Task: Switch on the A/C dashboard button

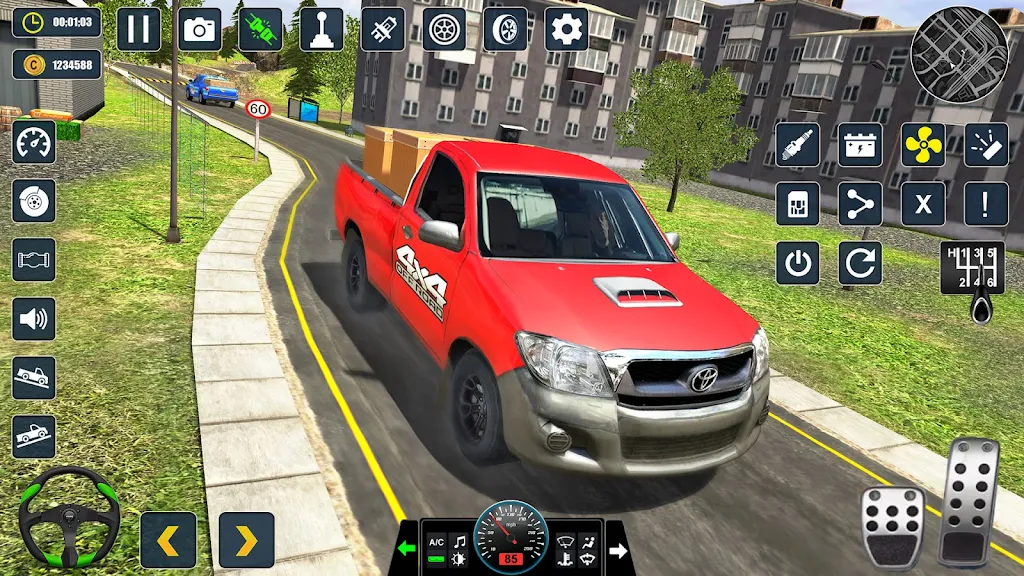Action: pos(436,541)
